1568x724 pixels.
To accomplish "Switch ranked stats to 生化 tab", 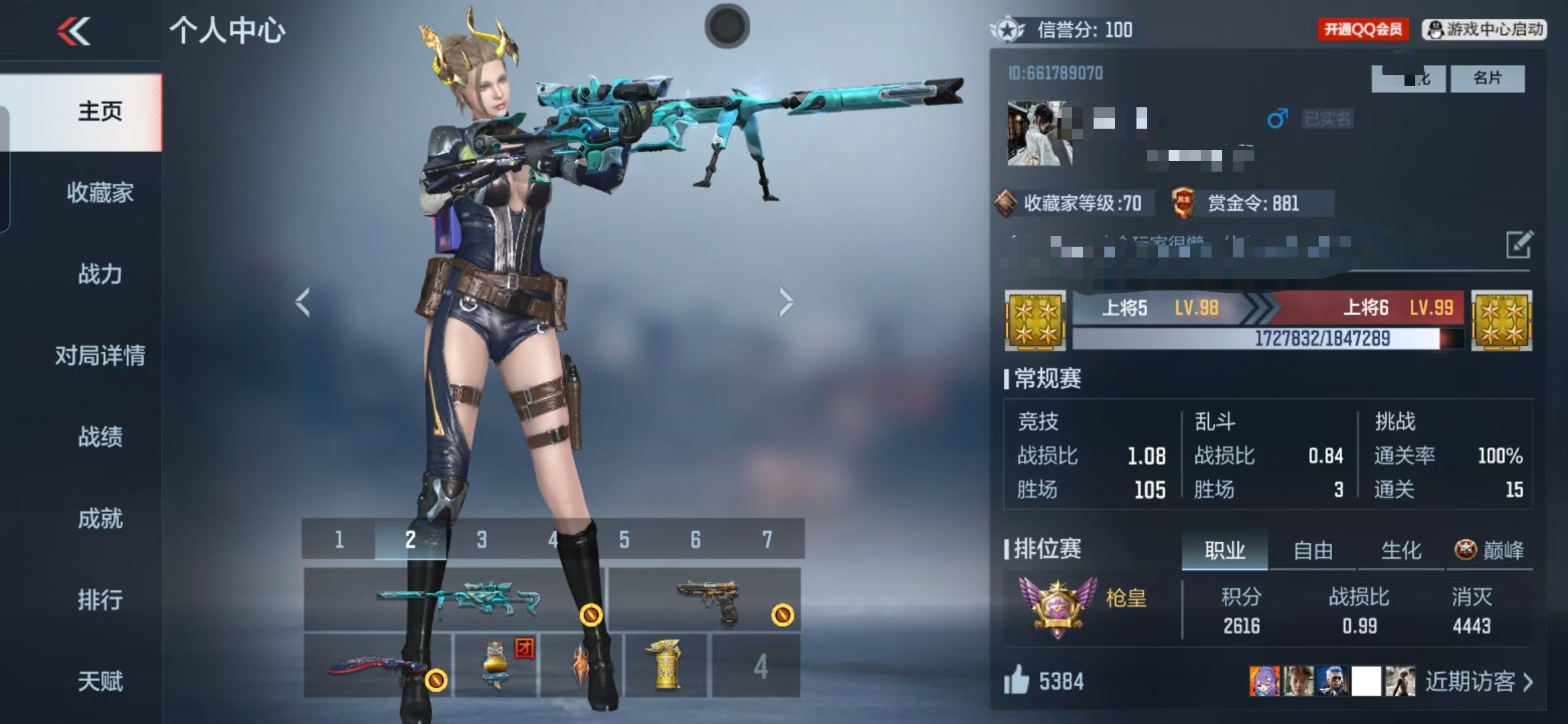I will 1400,550.
